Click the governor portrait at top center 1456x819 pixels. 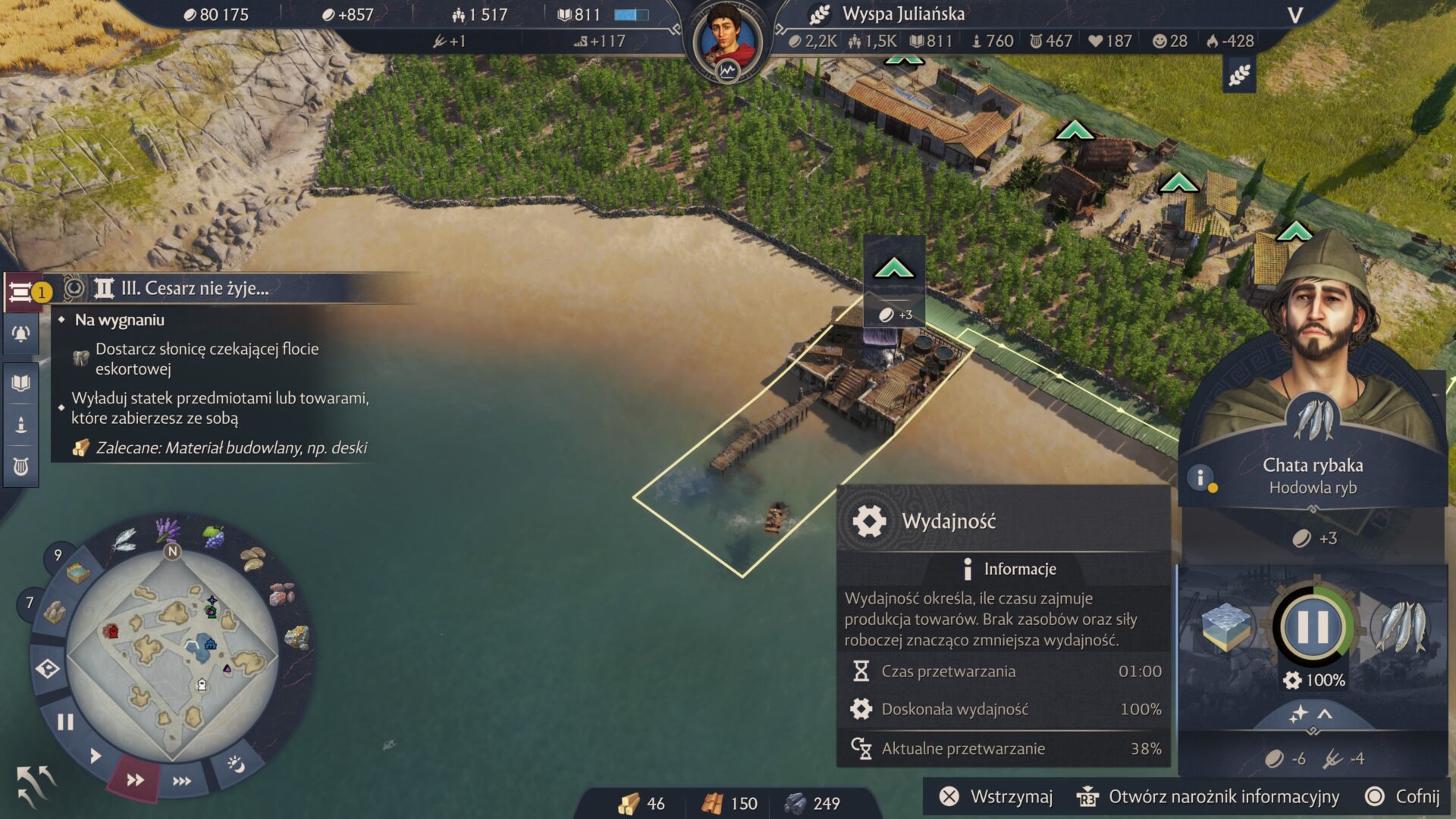[x=727, y=39]
